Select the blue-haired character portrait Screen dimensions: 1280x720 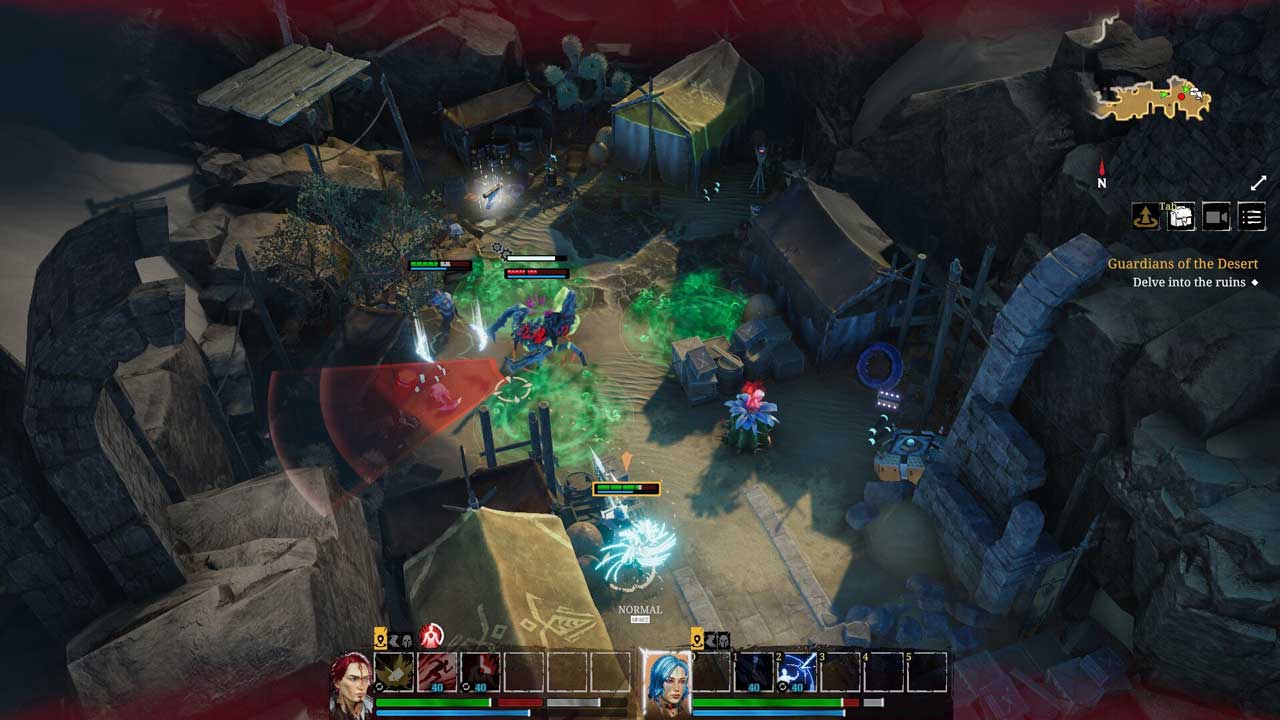click(665, 681)
